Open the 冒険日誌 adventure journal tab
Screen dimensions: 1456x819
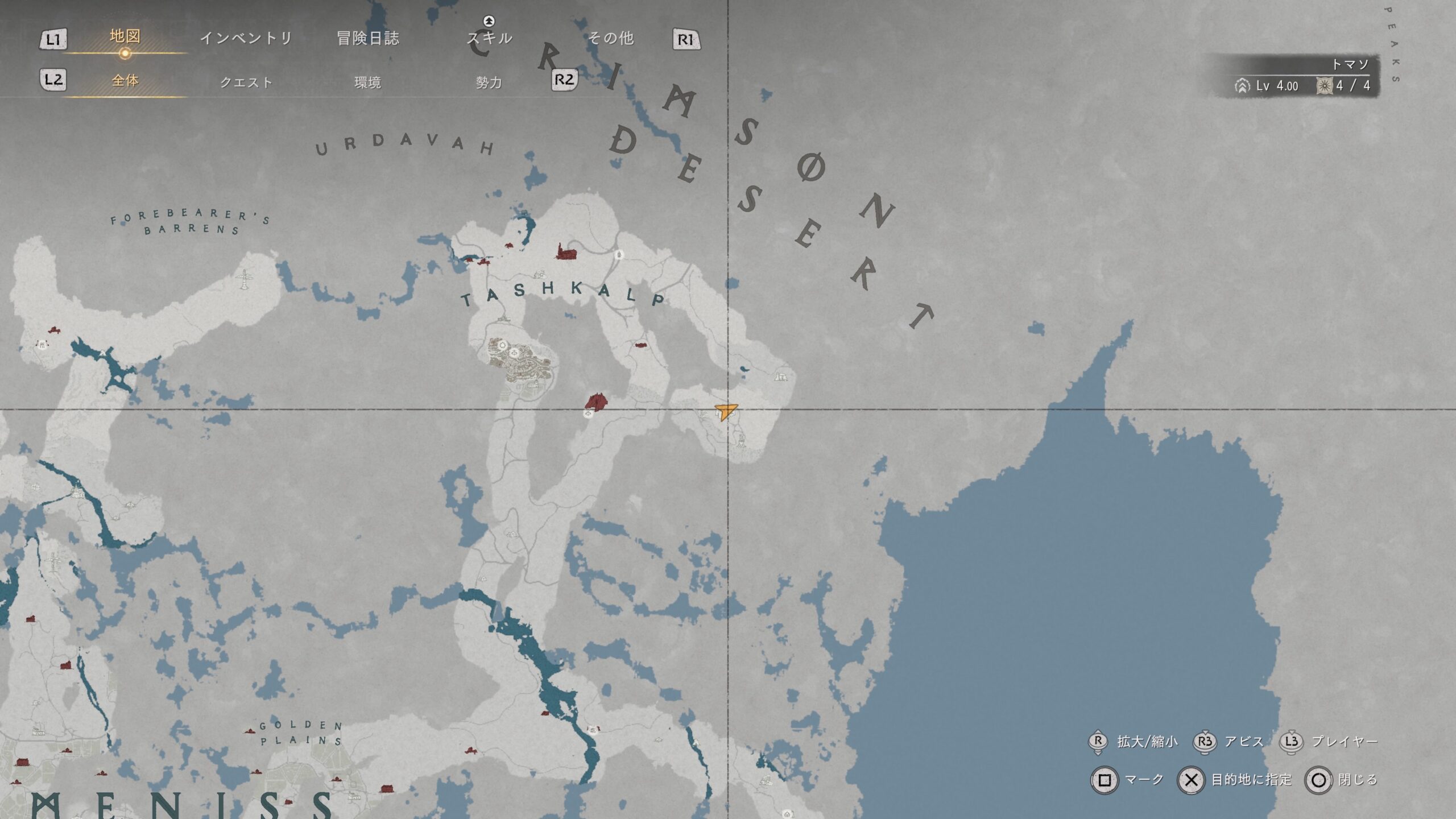pyautogui.click(x=367, y=38)
